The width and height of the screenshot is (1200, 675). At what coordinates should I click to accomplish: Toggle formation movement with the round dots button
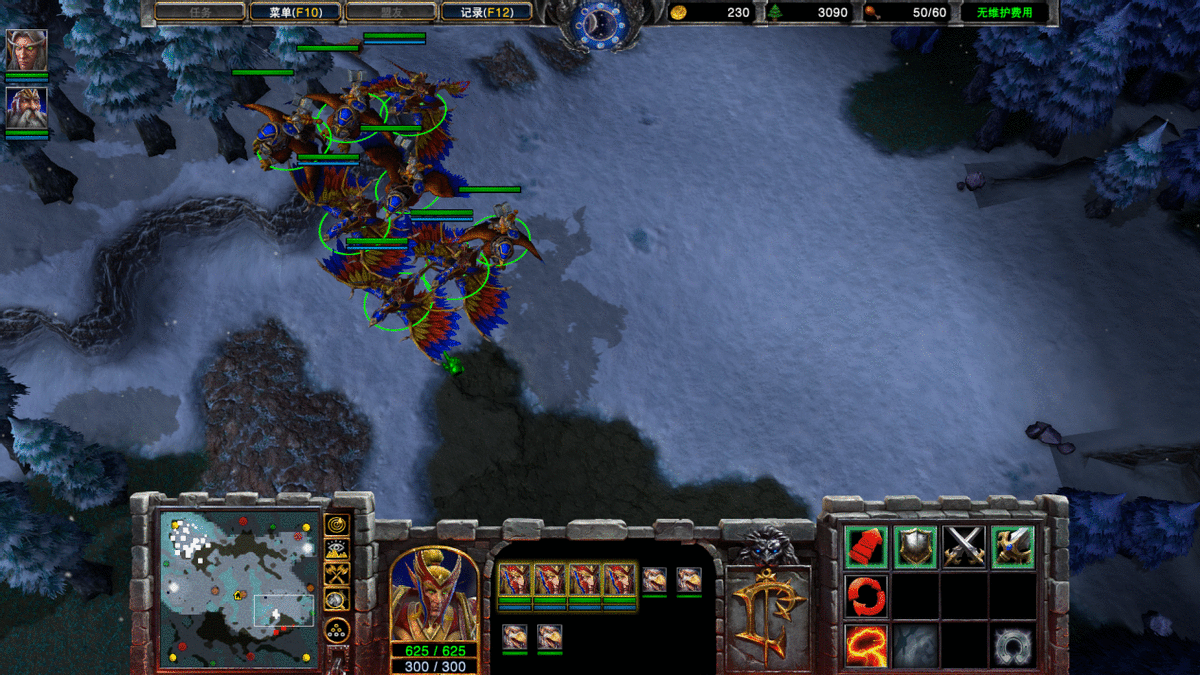point(336,631)
